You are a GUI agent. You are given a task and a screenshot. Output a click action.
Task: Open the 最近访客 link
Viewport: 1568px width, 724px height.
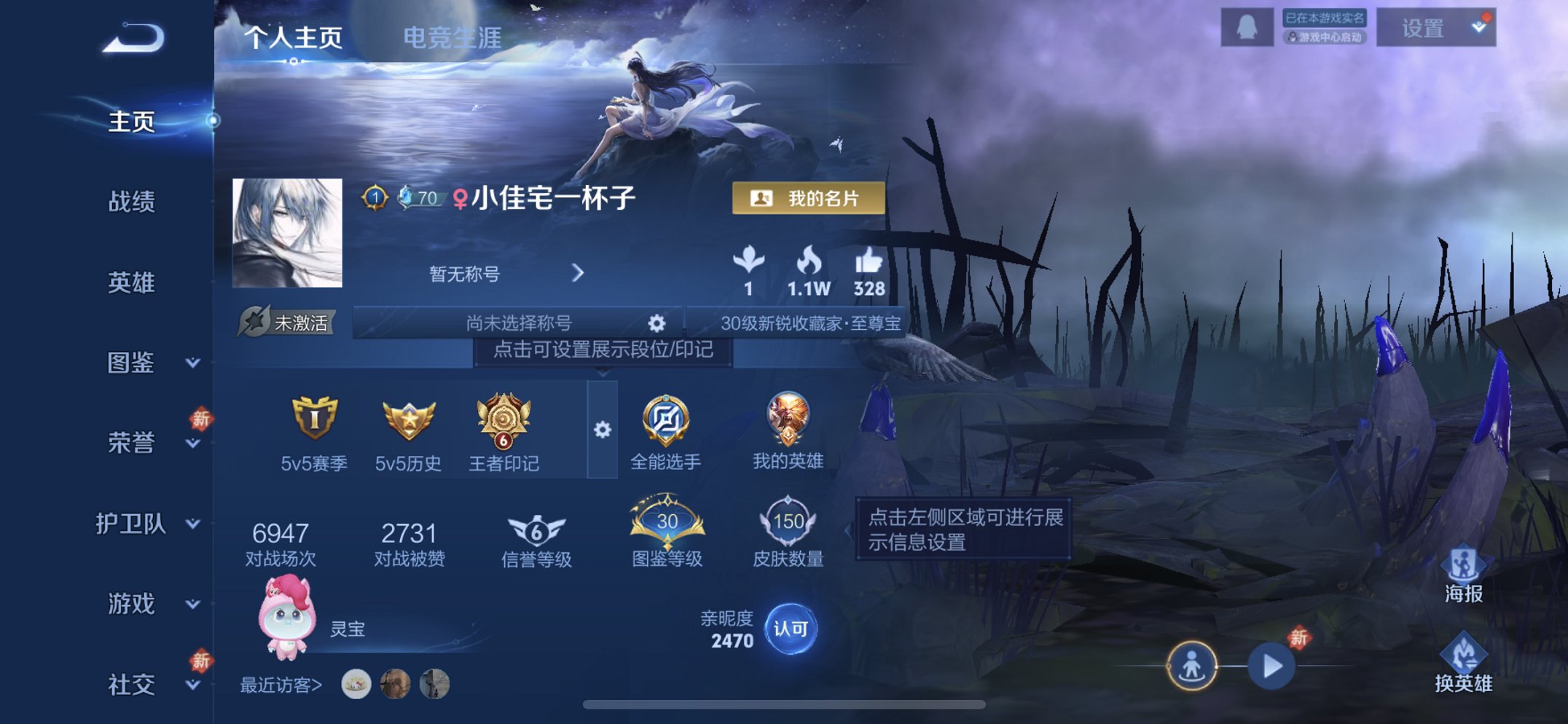(281, 685)
